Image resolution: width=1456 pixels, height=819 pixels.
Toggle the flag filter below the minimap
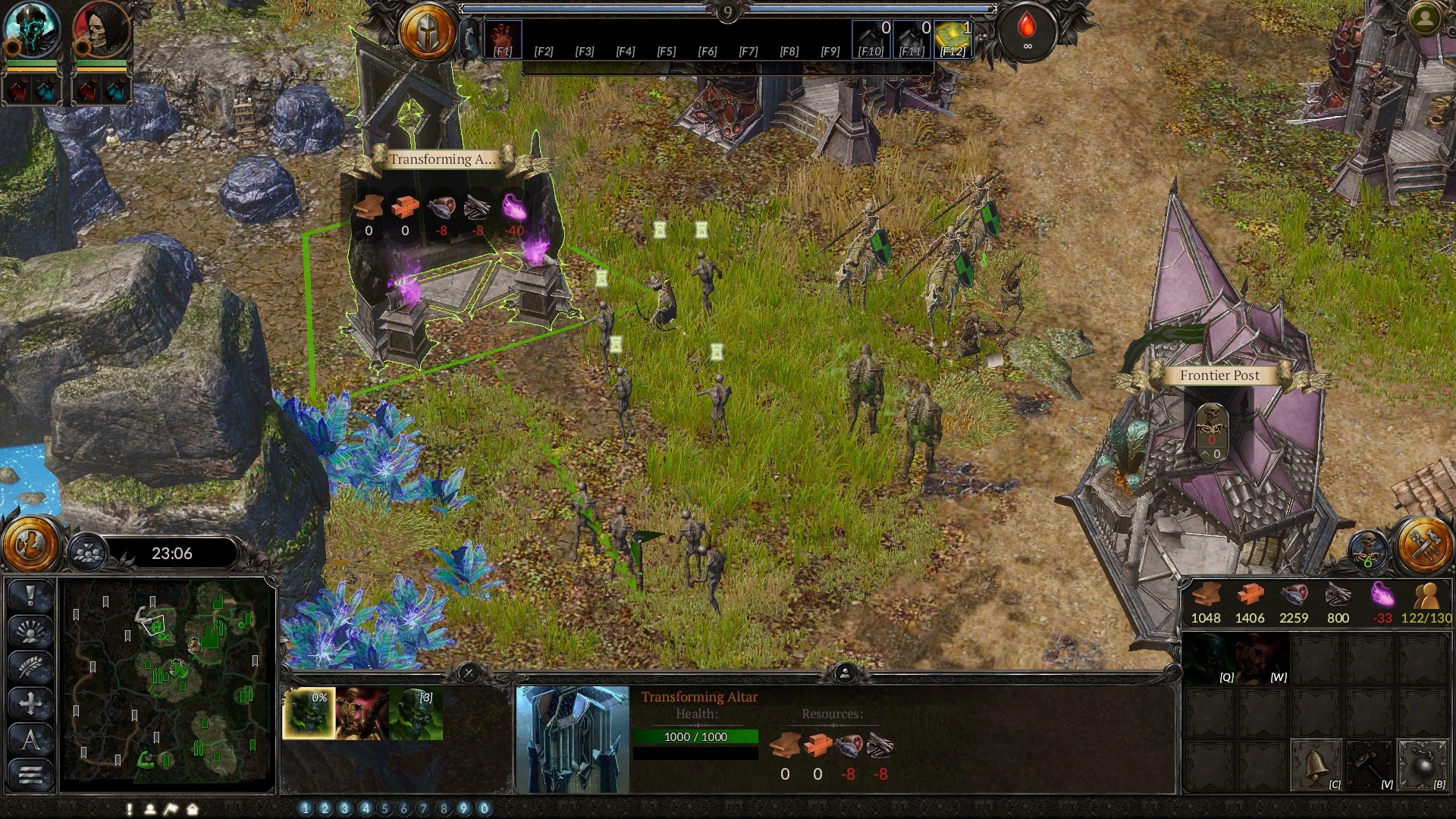point(171,810)
